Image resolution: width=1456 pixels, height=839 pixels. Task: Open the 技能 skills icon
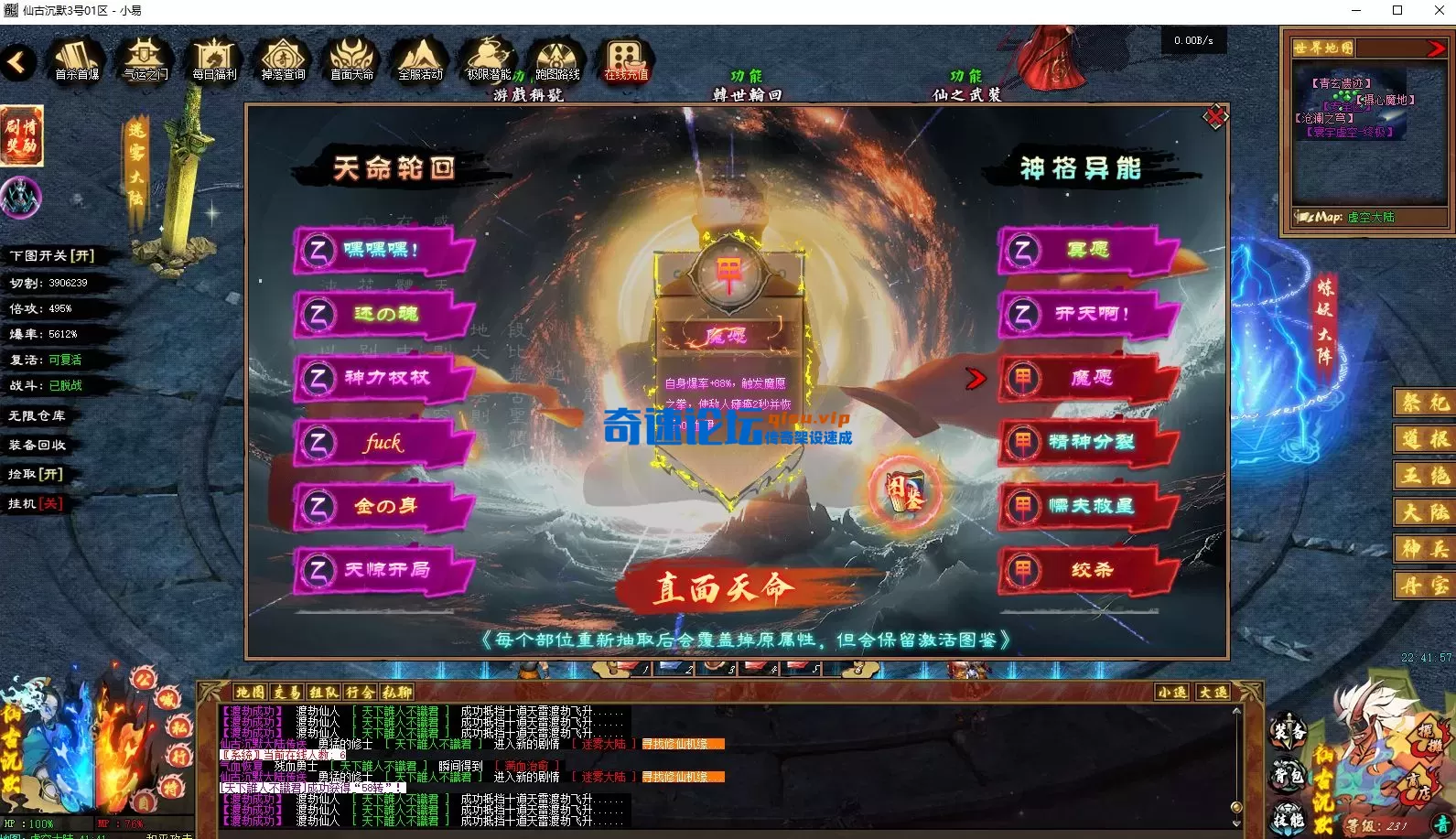tap(1289, 820)
